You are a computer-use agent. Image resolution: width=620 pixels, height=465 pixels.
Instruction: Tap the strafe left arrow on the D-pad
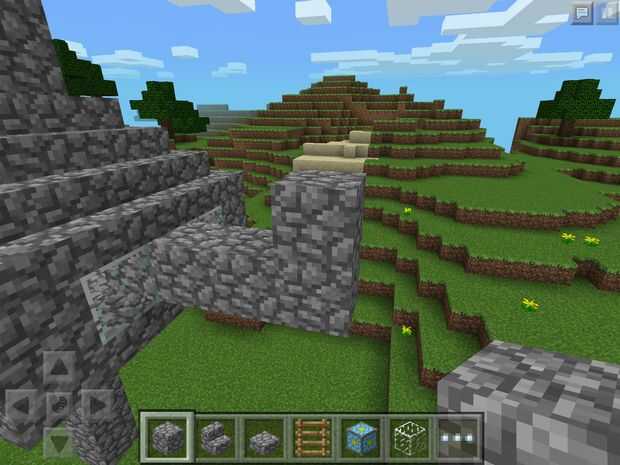coord(21,406)
